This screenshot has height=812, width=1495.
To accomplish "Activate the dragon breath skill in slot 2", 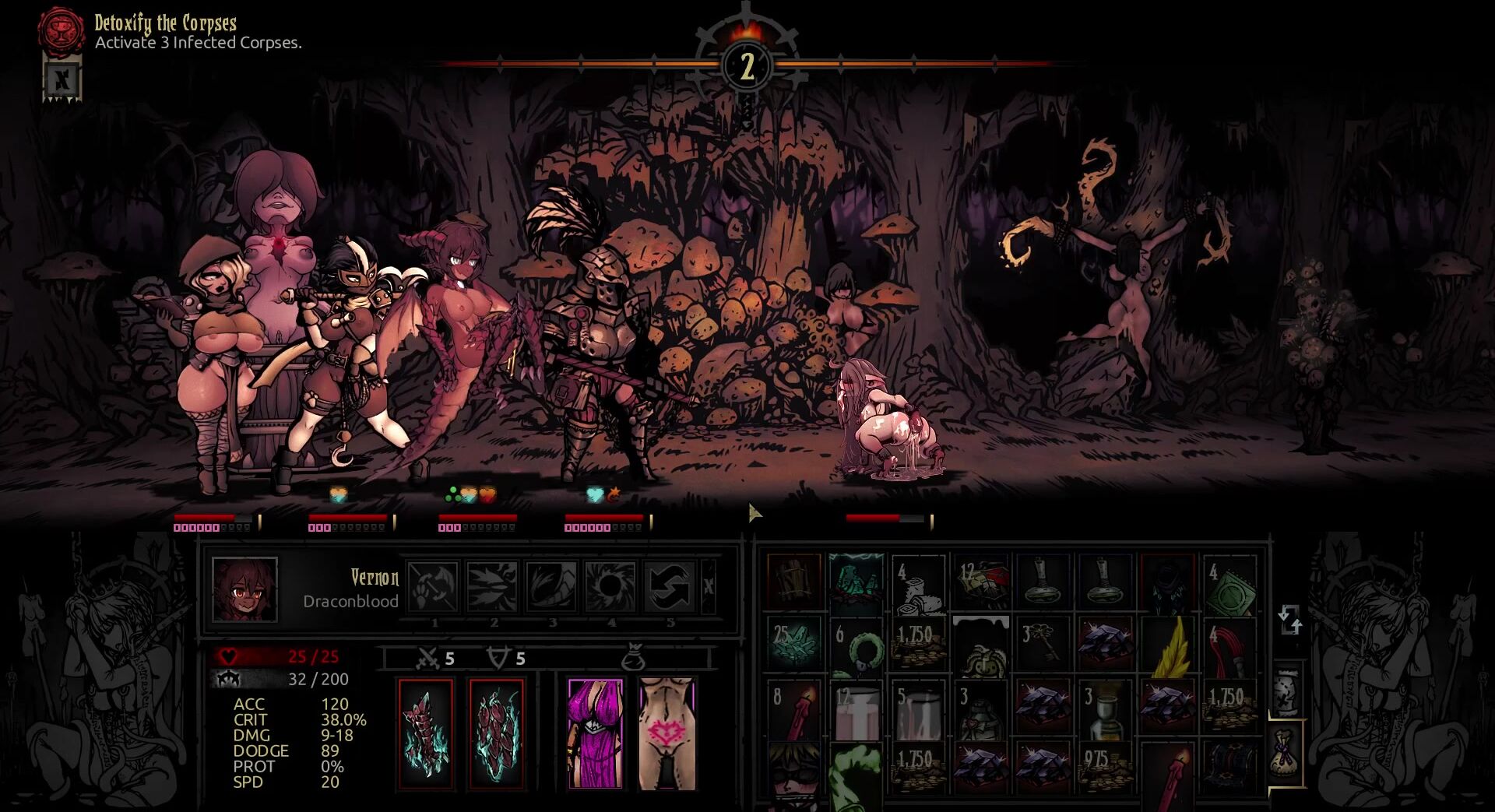I will [x=492, y=585].
